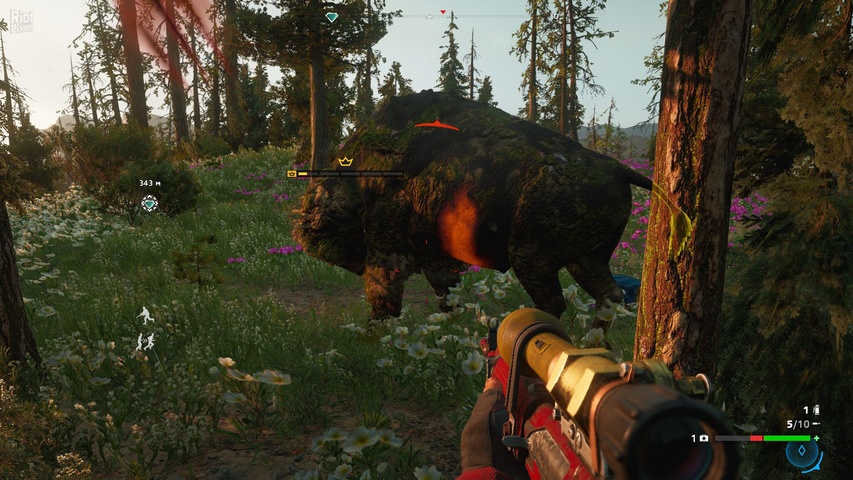Select the two running figures icon
The width and height of the screenshot is (853, 480).
click(146, 342)
